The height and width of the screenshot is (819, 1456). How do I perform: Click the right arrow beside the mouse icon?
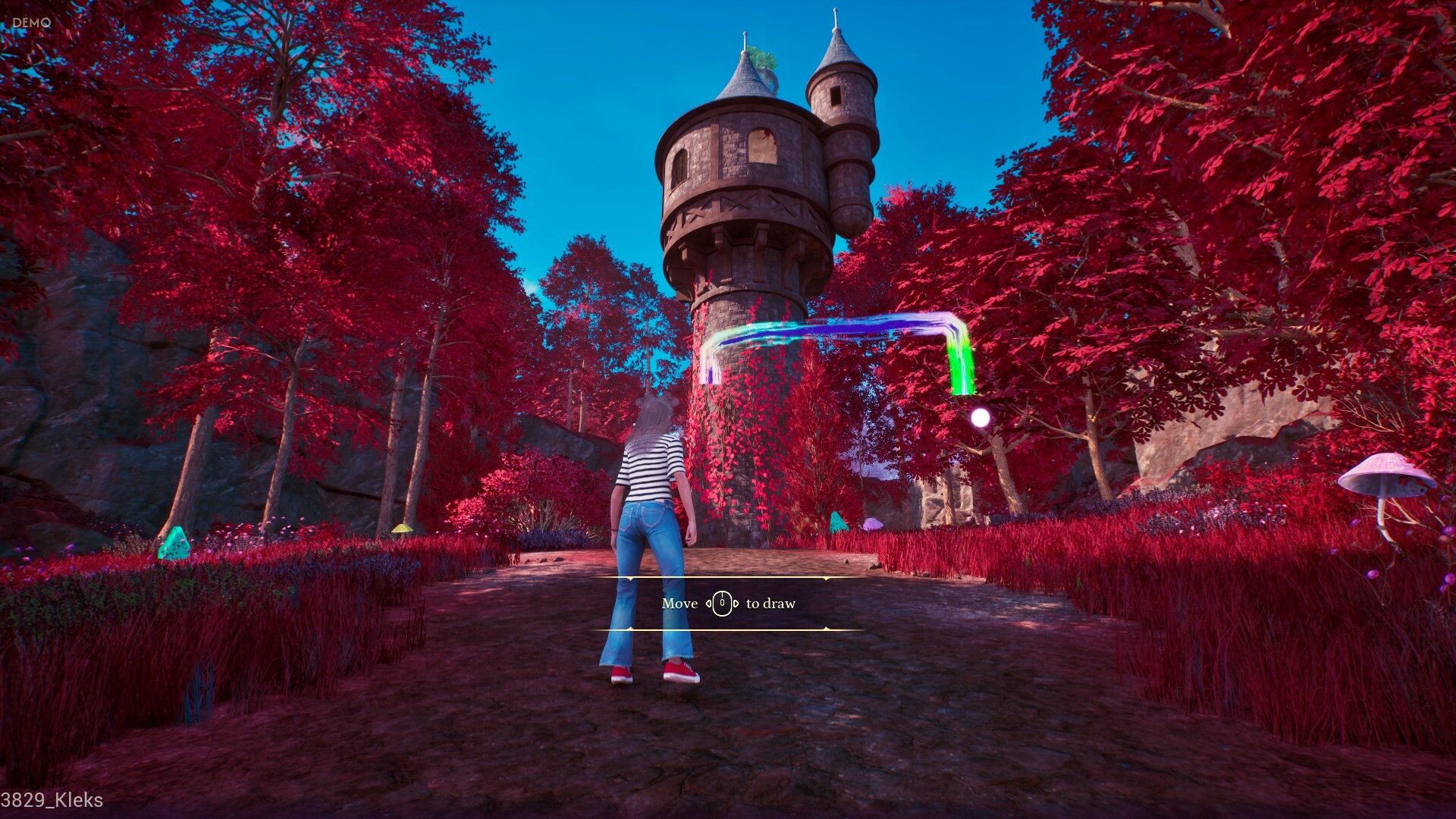[x=736, y=604]
